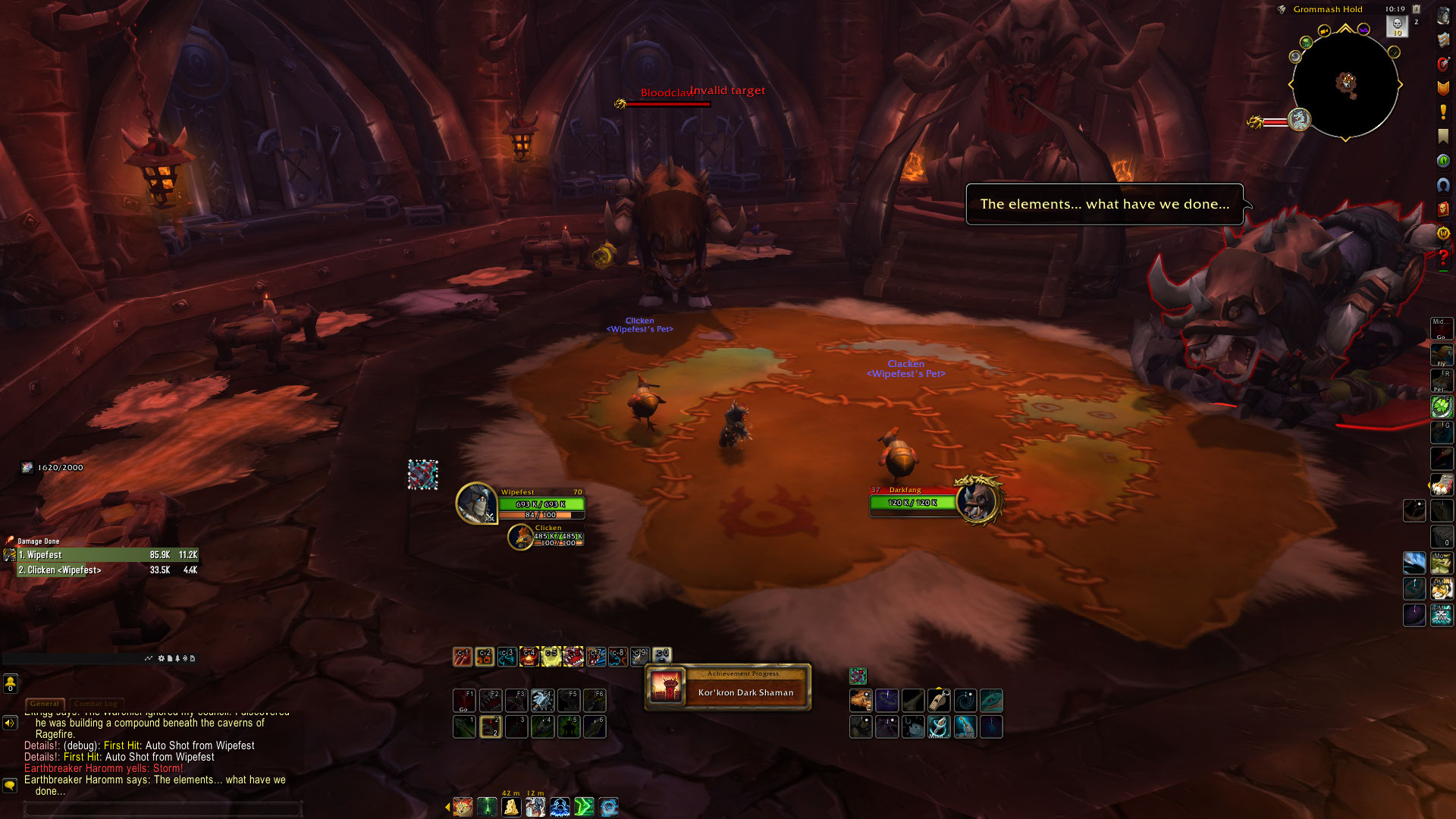1456x819 pixels.
Task: Click the circular minimap
Action: click(1345, 84)
